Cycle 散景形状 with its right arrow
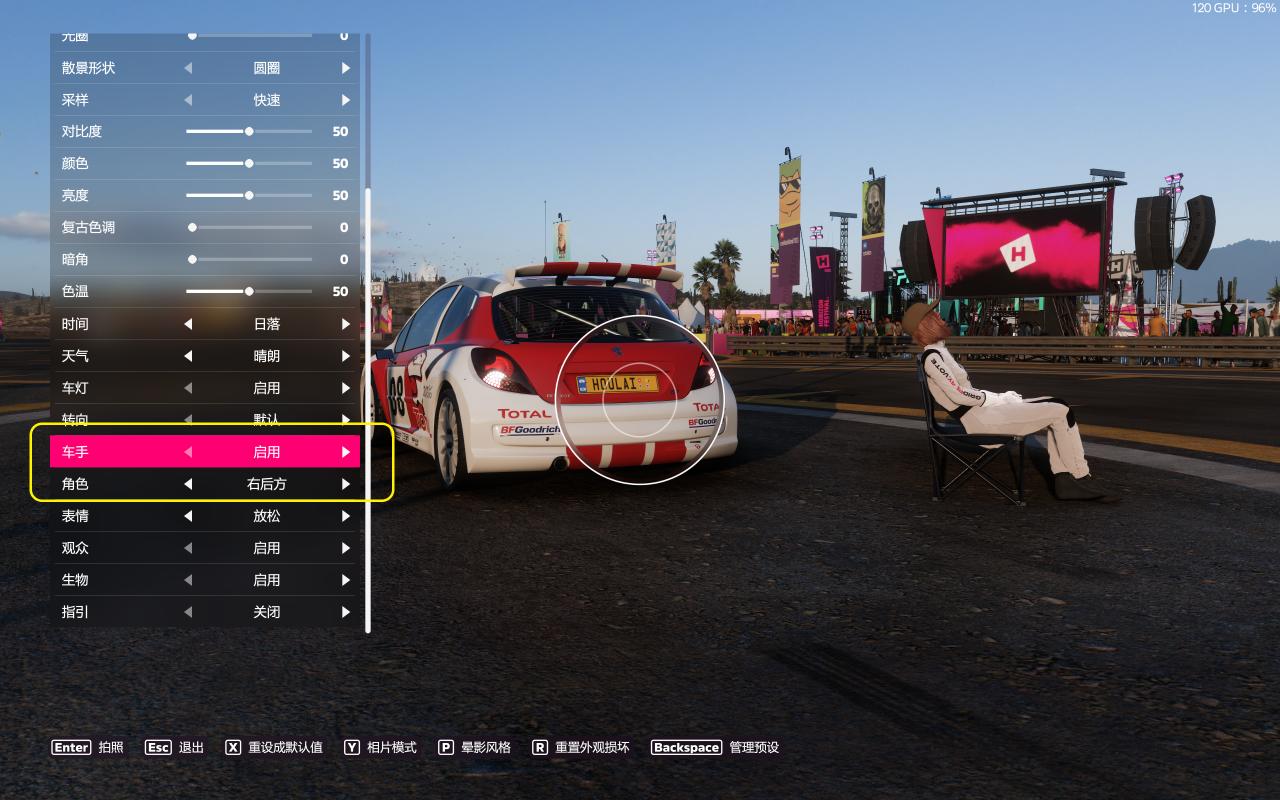Screen dimensions: 1280x800 coord(346,68)
